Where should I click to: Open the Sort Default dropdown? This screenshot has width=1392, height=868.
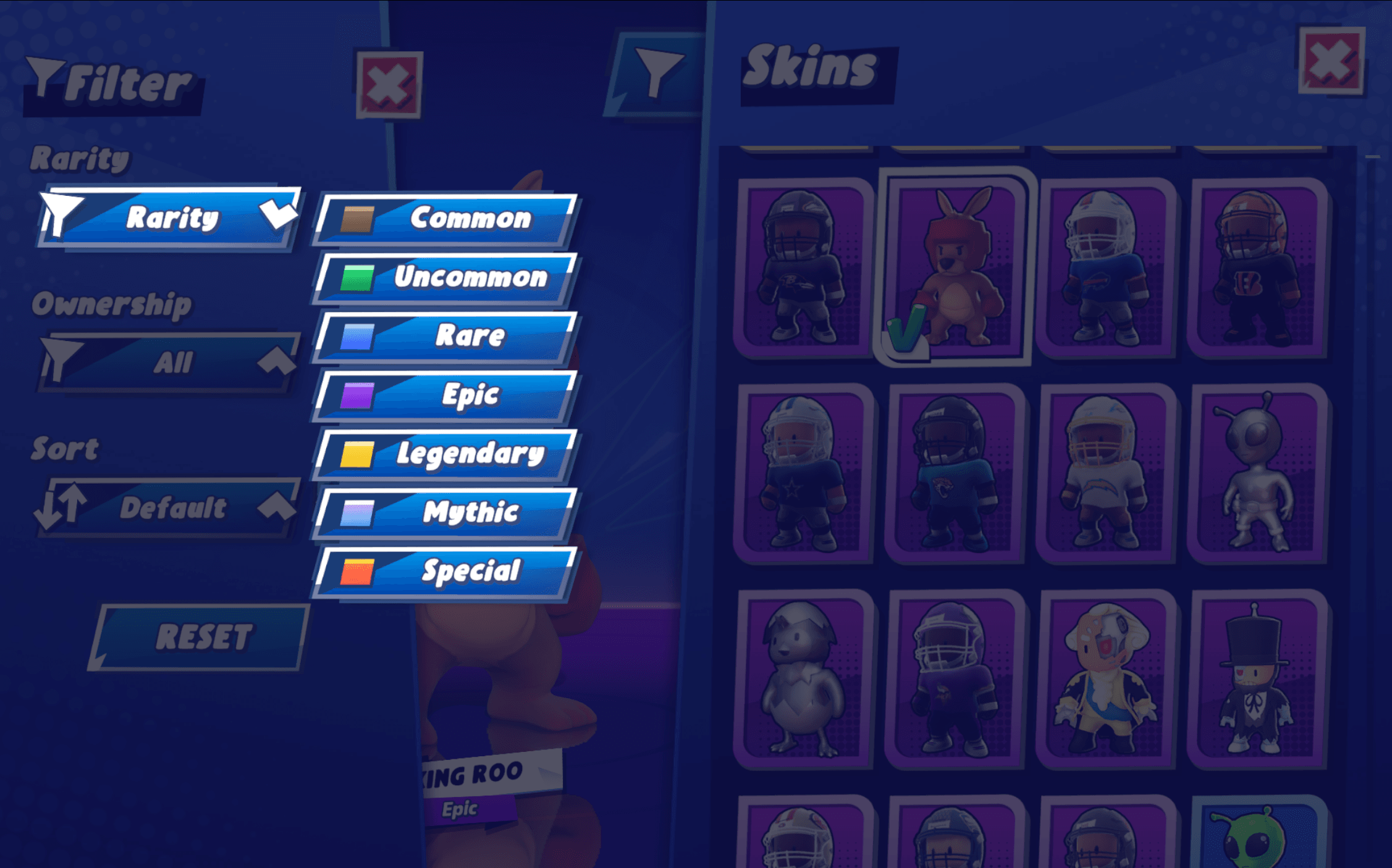[x=173, y=508]
